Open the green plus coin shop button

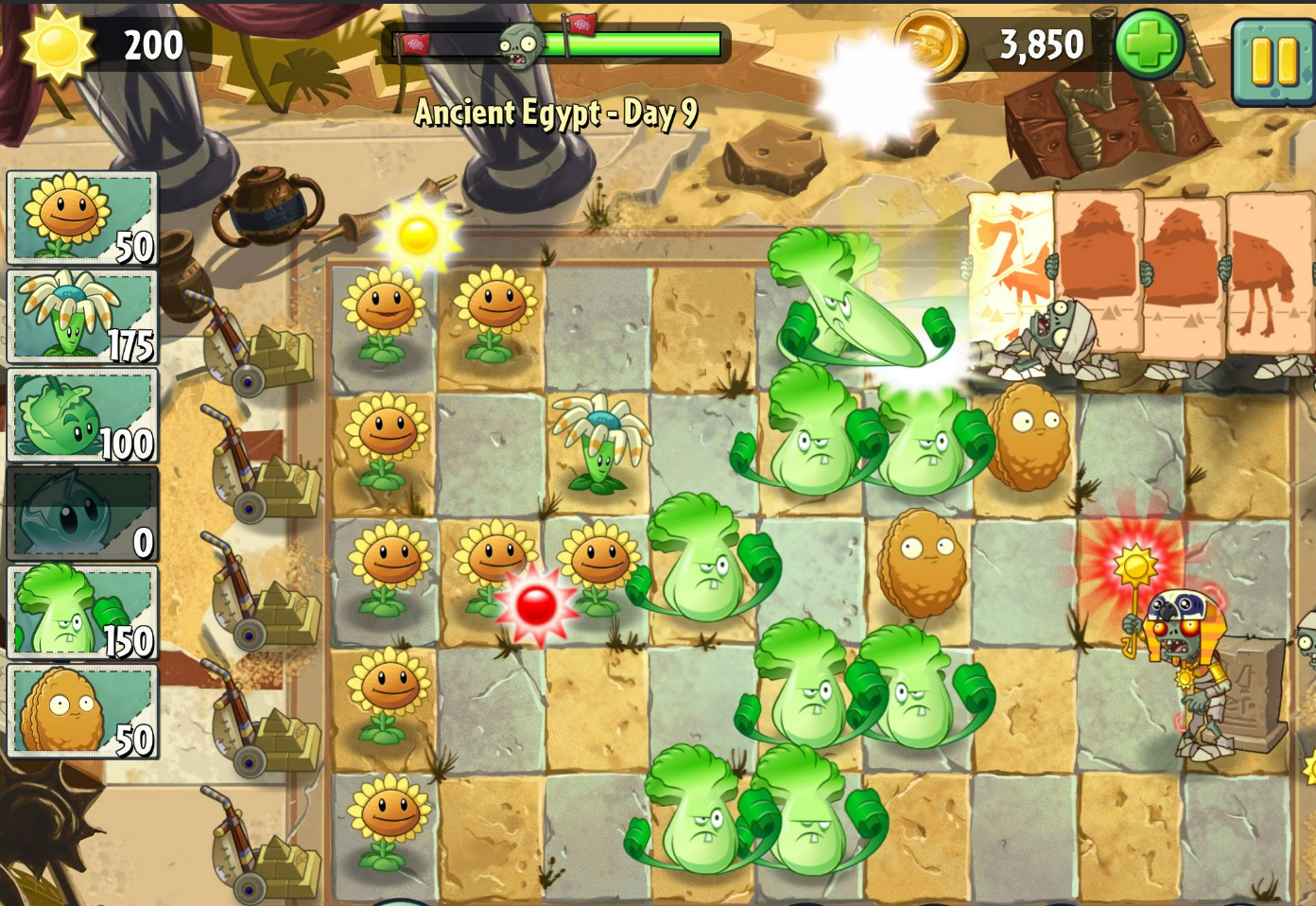[x=1149, y=44]
